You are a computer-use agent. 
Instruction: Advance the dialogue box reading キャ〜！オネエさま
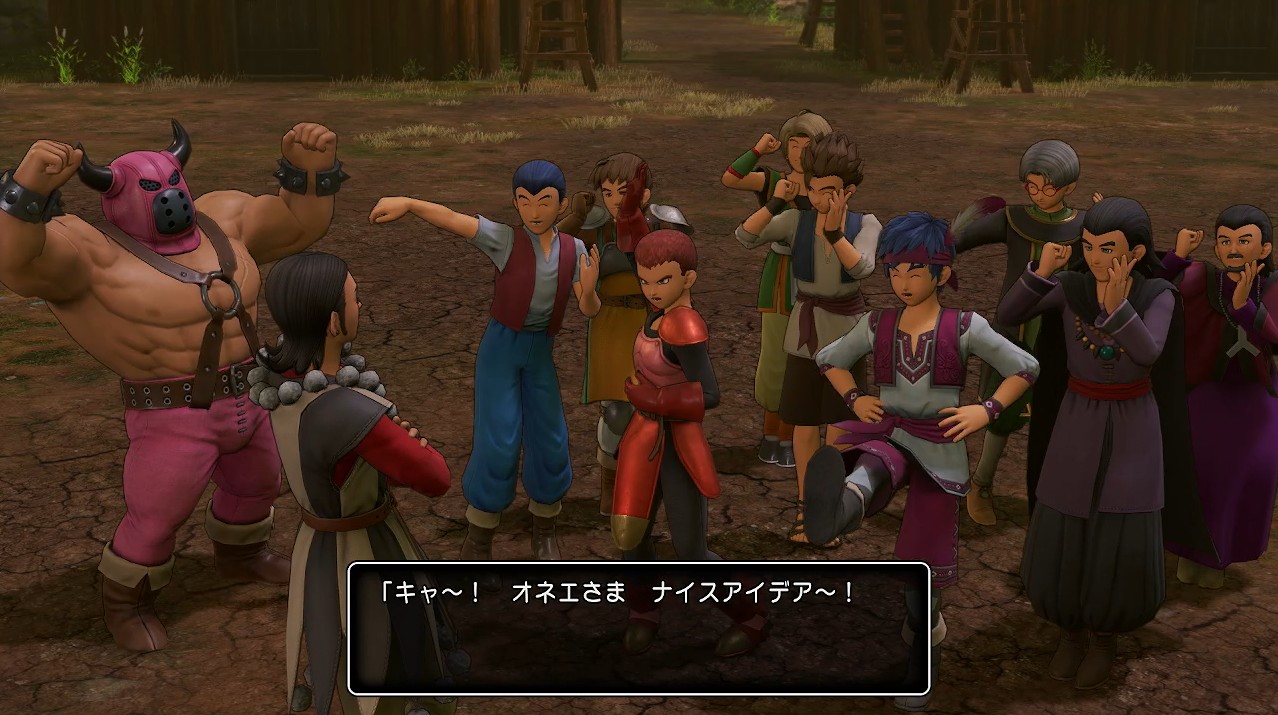638,628
